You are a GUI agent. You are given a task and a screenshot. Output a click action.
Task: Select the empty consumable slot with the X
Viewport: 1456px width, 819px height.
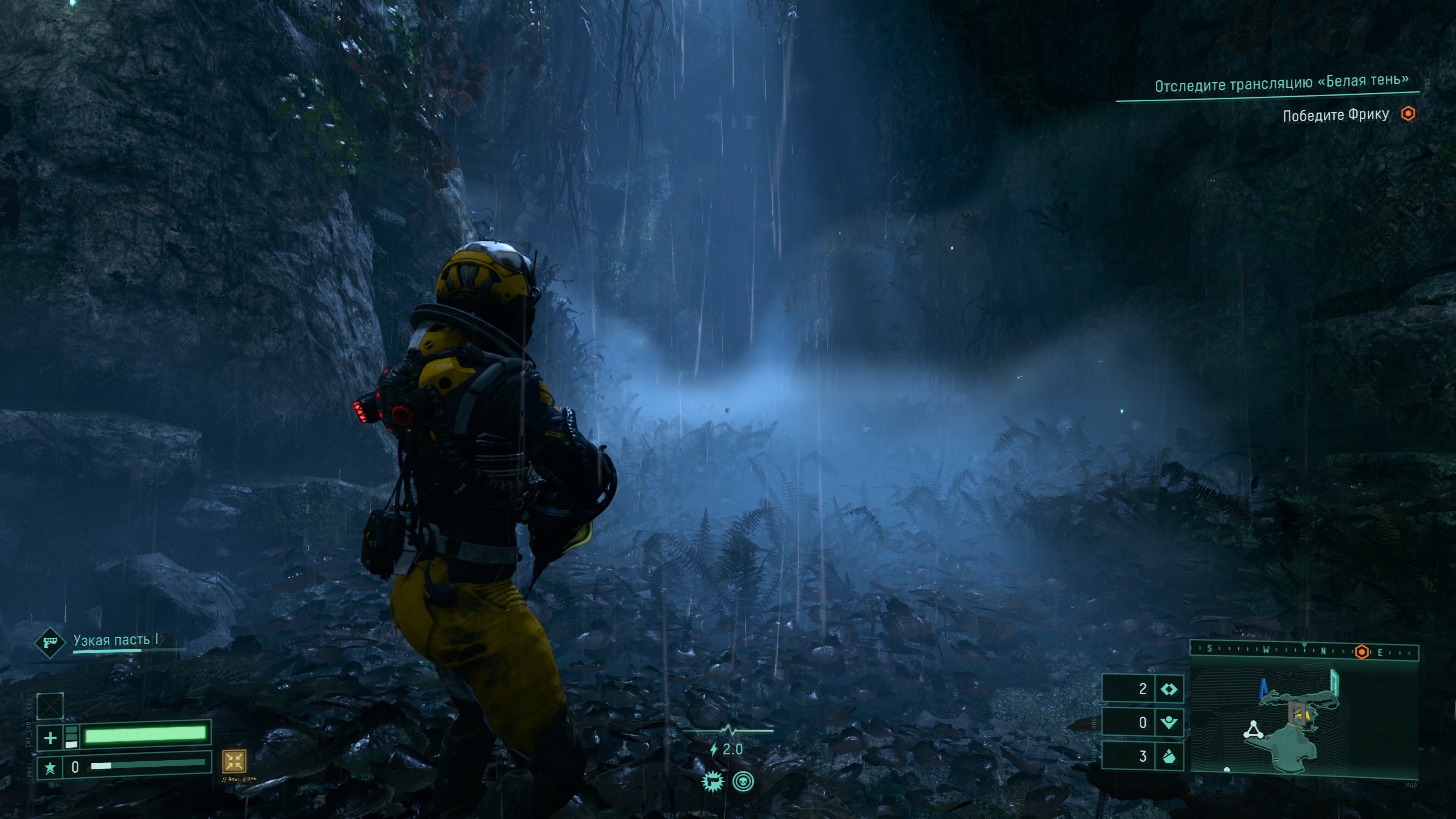click(50, 706)
